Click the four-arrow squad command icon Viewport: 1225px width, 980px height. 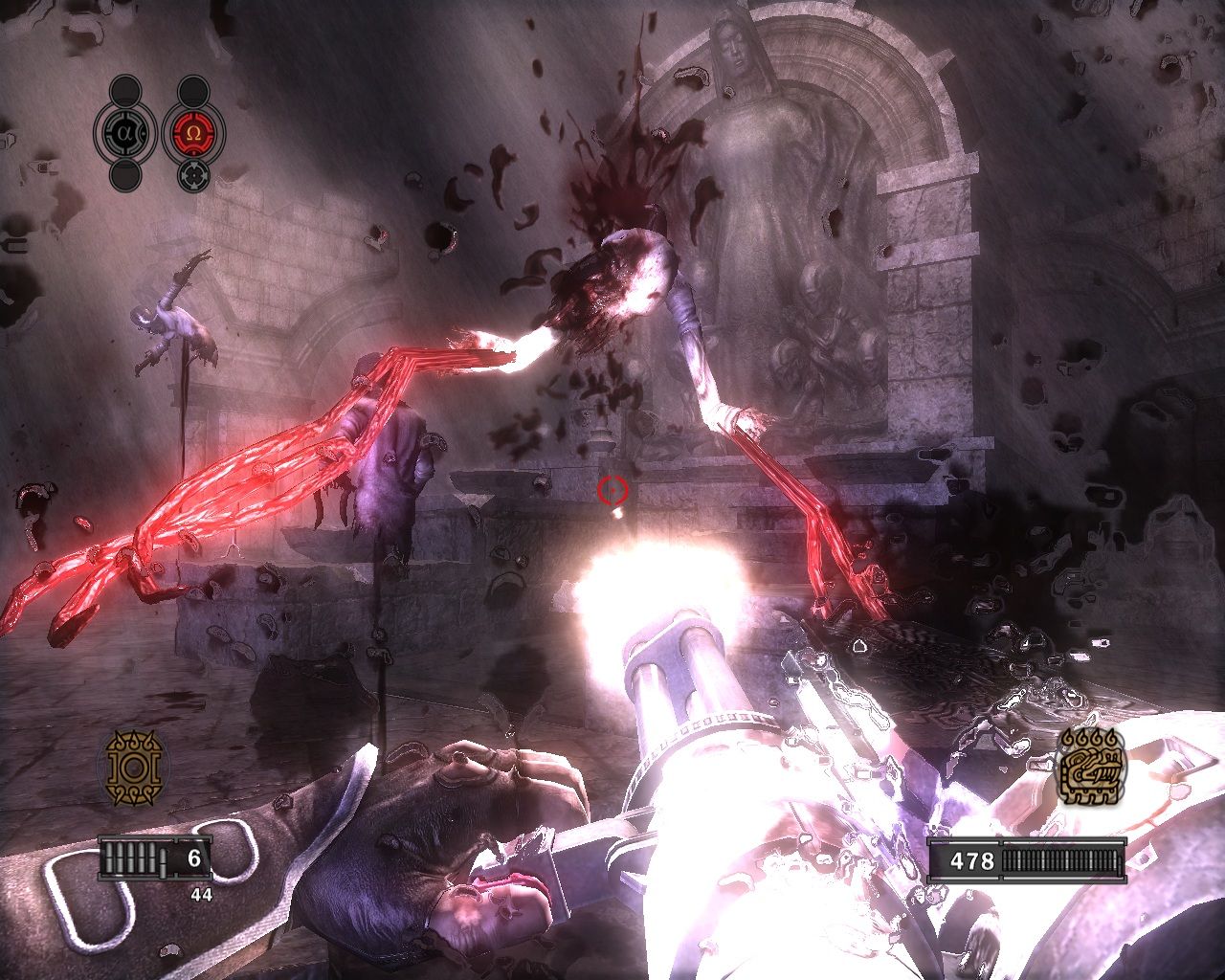tap(194, 174)
